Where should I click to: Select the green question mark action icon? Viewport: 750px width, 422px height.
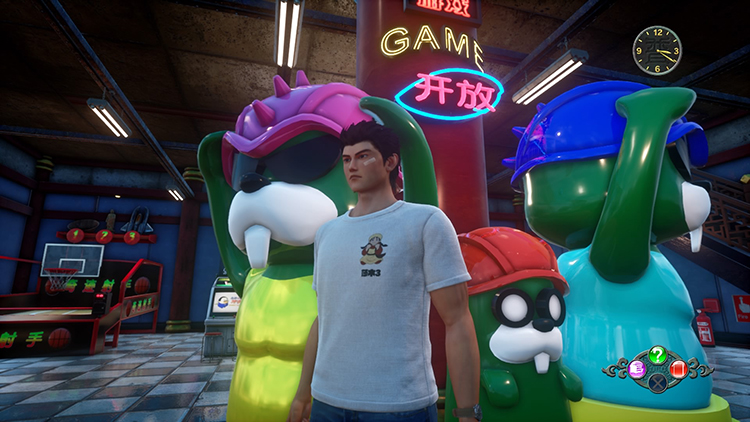[656, 353]
